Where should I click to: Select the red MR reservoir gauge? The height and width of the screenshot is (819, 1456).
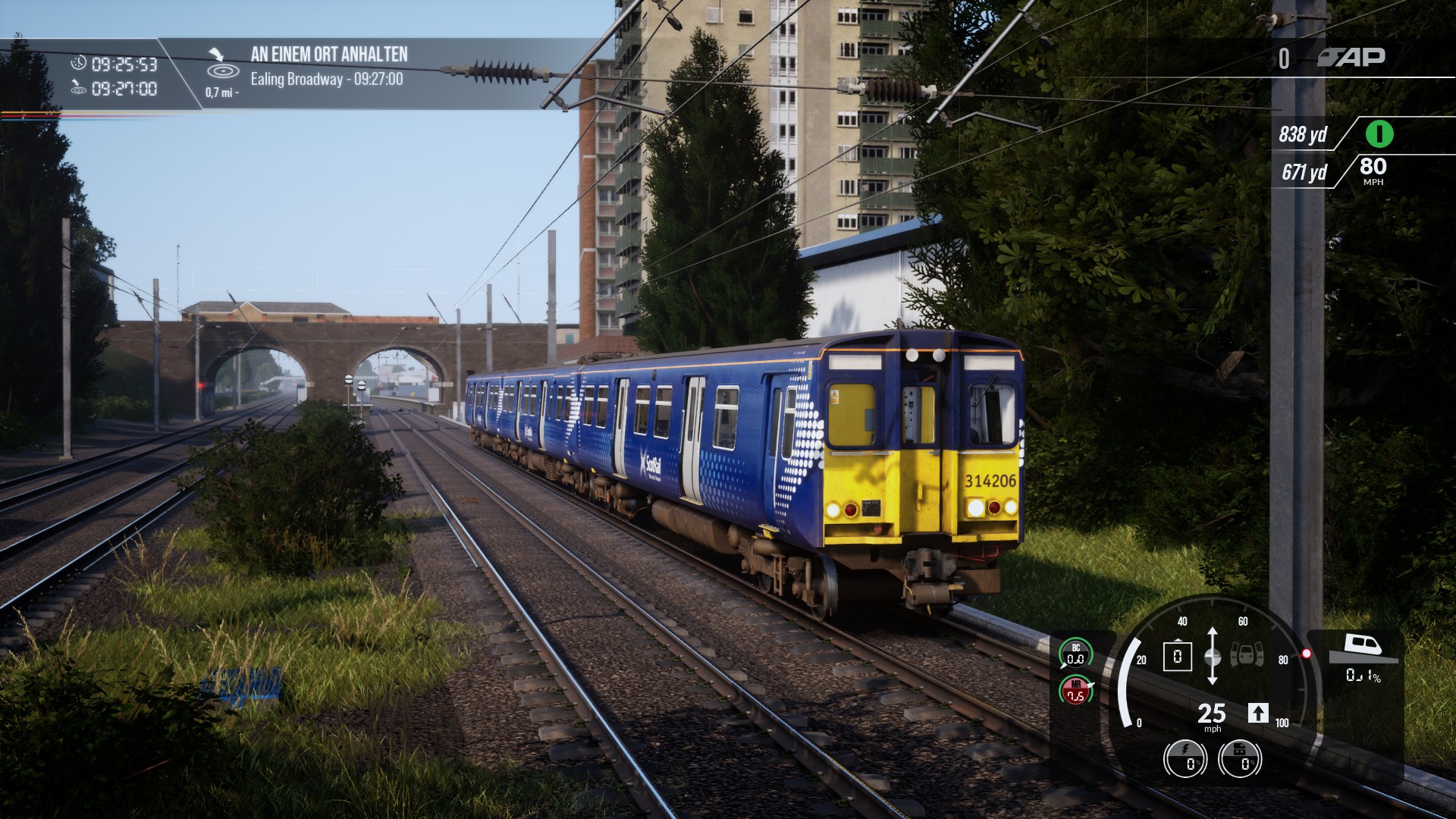(x=1075, y=690)
